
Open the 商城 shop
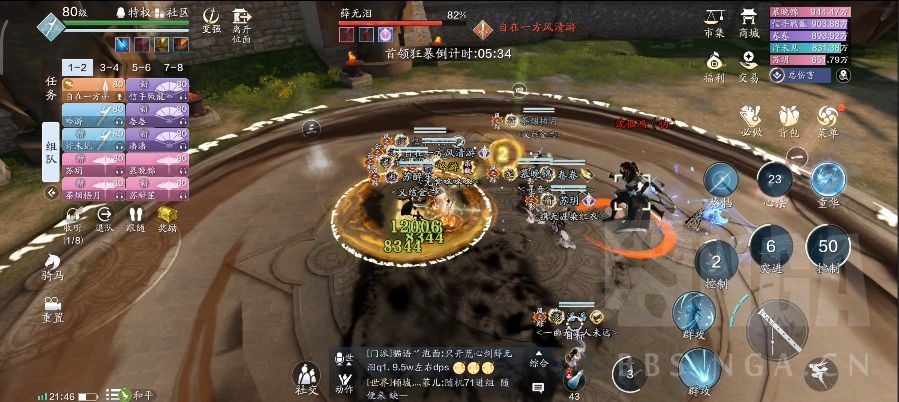[x=749, y=21]
